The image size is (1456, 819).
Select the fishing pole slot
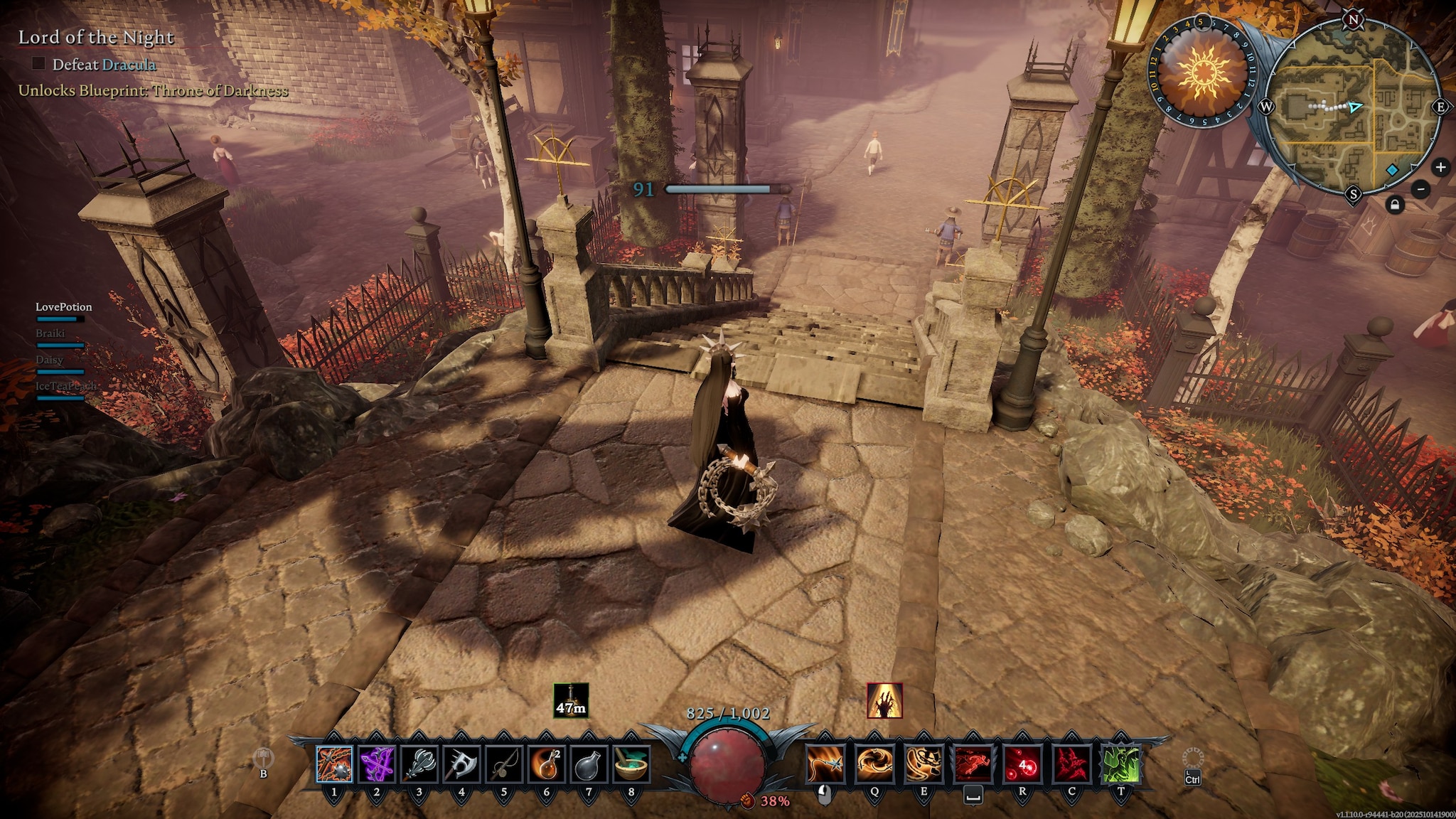point(504,764)
